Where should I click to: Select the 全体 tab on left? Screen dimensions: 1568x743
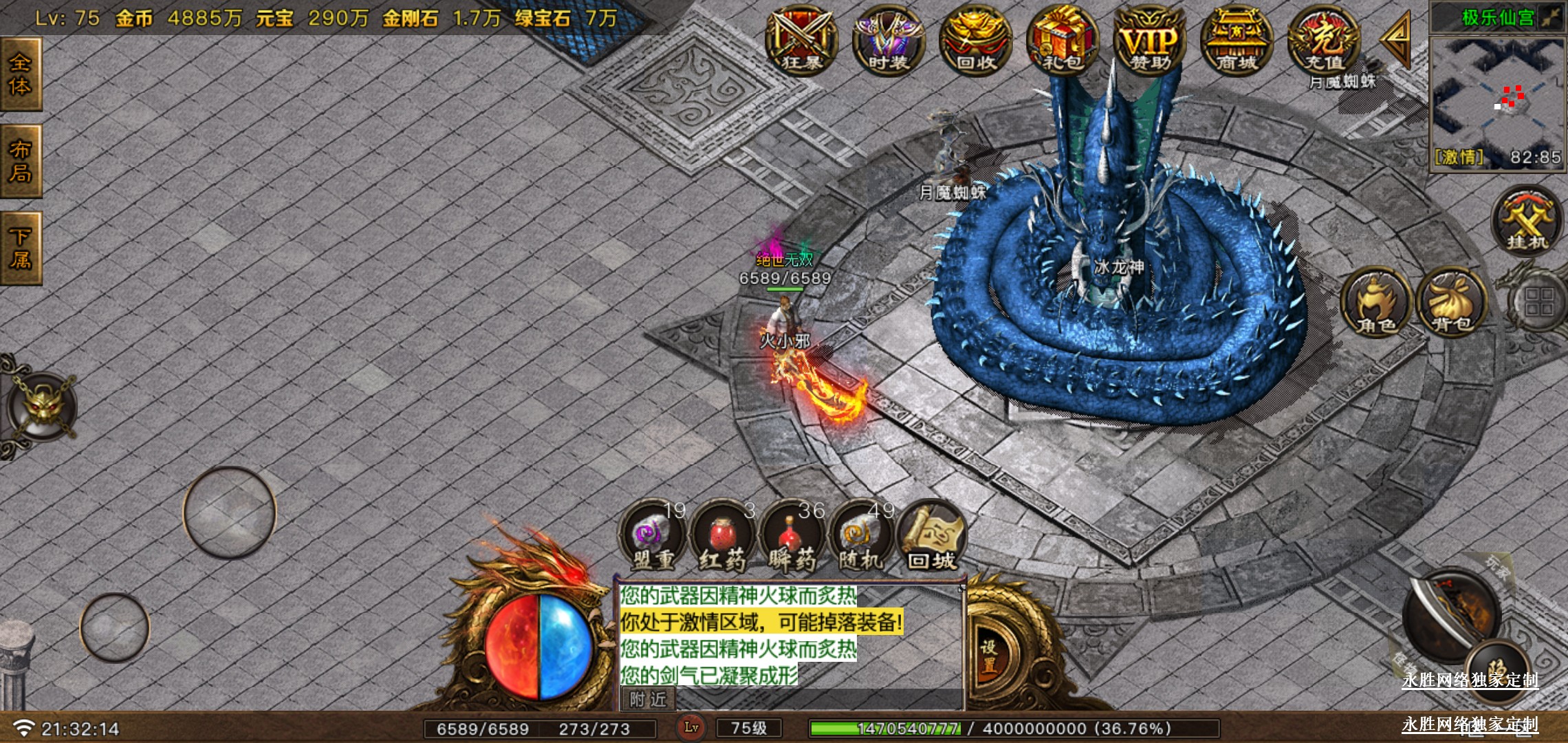[21, 74]
